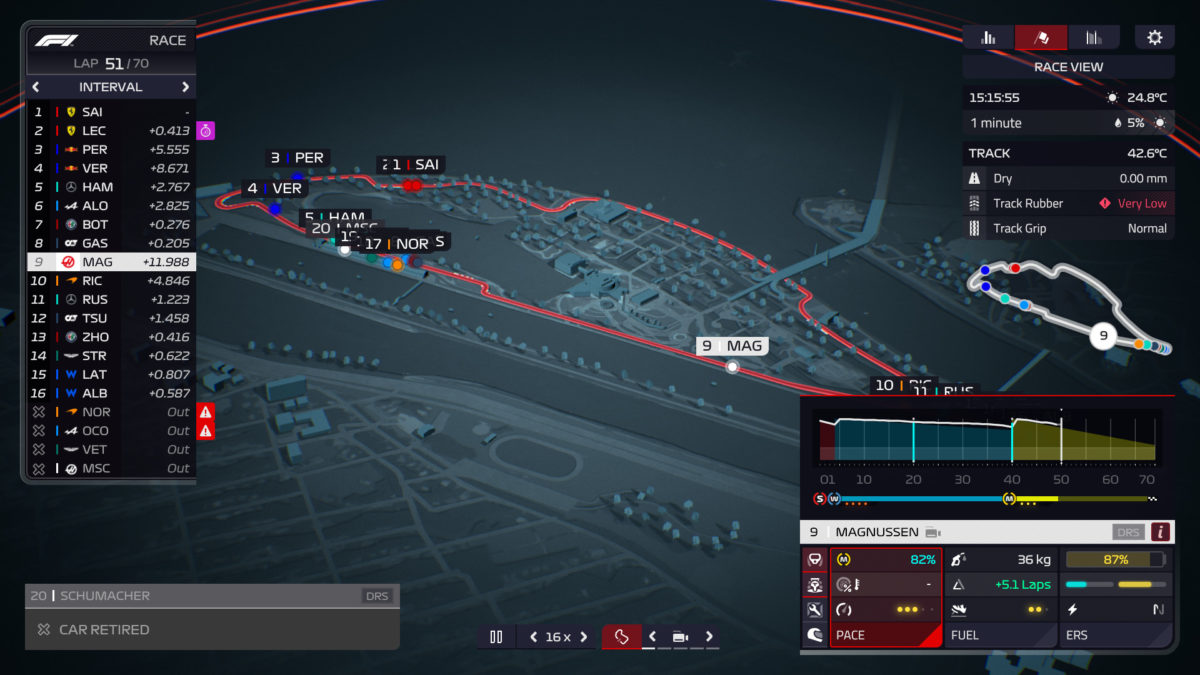Select Leclerc's row in the standings
Screen dimensions: 1200x675
coord(110,131)
